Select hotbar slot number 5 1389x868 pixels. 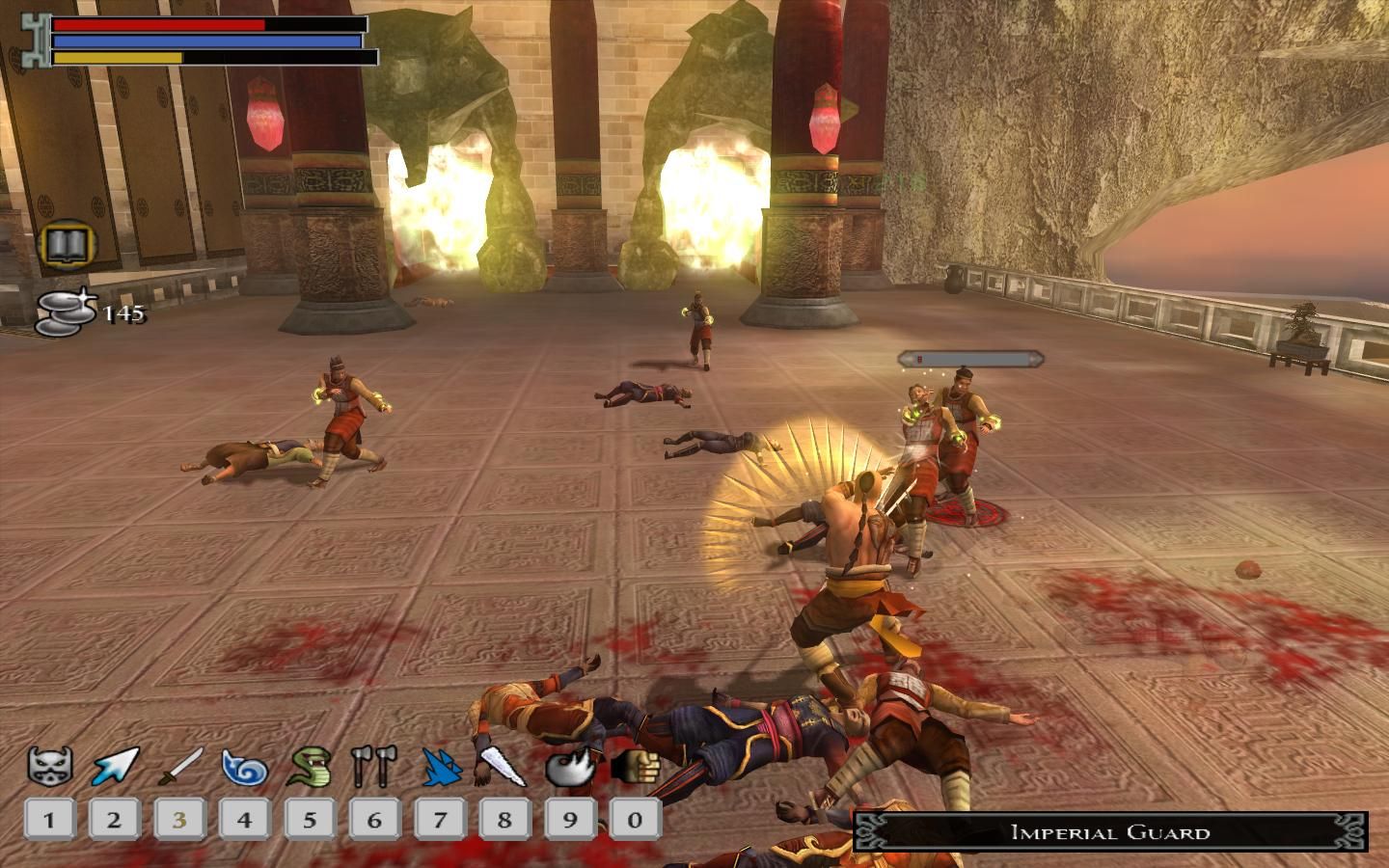click(310, 821)
